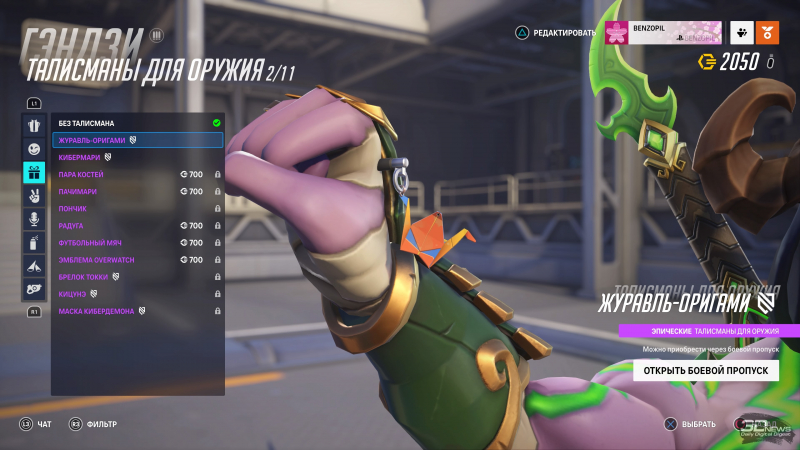Open the emotes smiley face tab
The image size is (800, 450).
tap(34, 149)
